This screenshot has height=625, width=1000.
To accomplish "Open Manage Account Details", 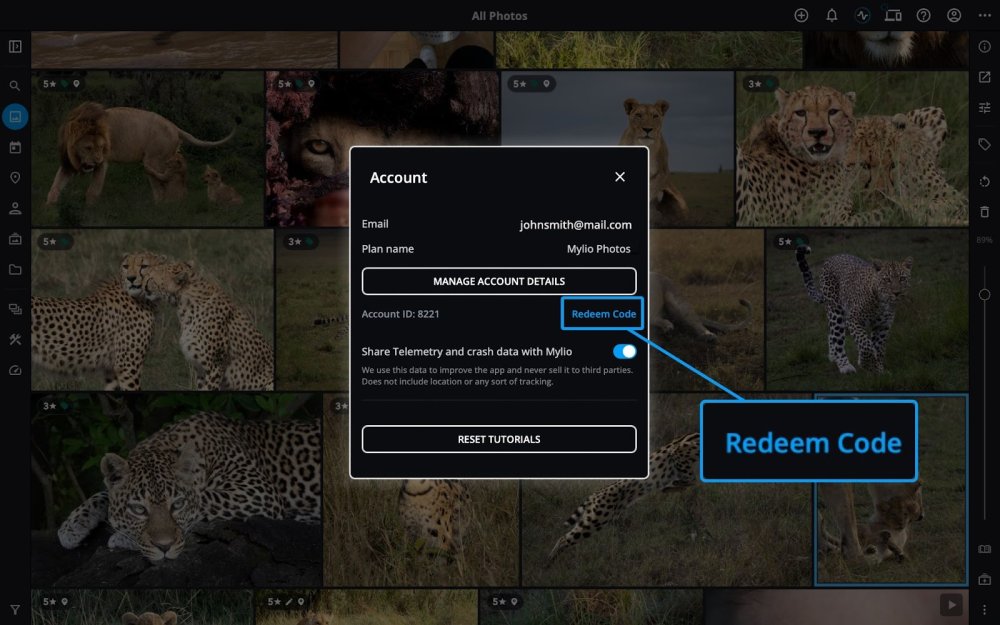I will pyautogui.click(x=499, y=281).
